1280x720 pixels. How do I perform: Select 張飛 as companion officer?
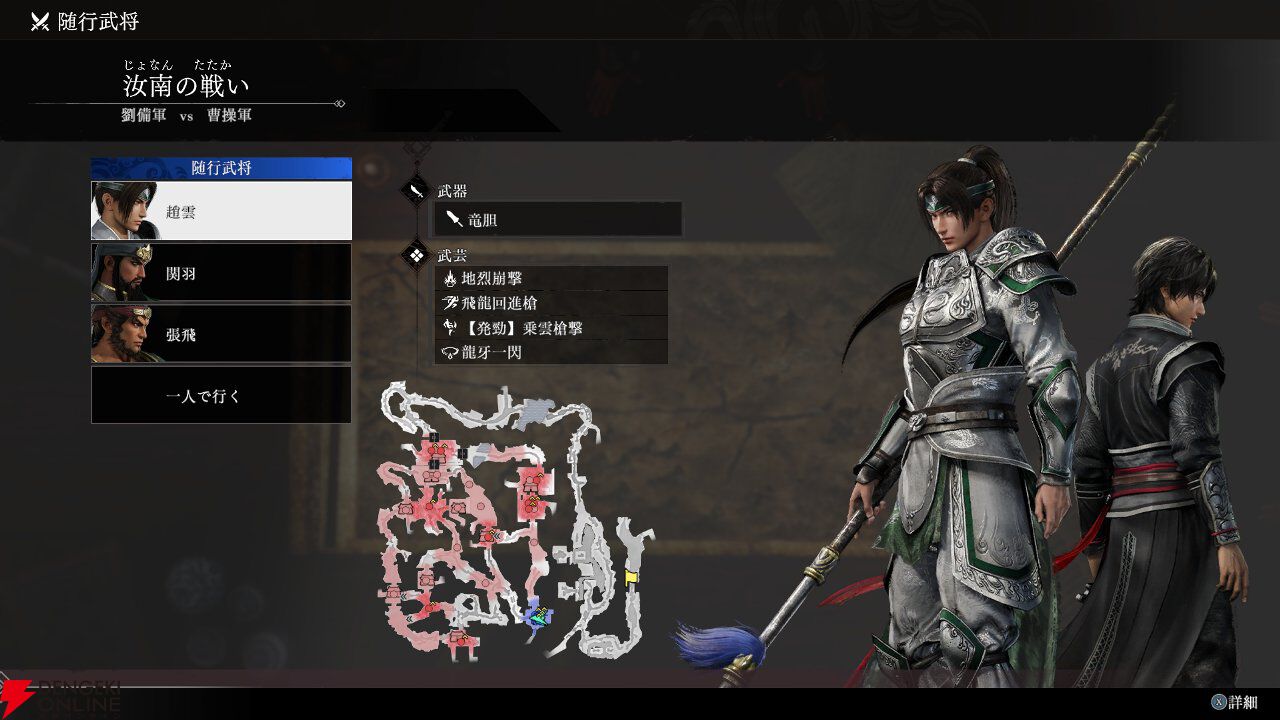click(220, 335)
